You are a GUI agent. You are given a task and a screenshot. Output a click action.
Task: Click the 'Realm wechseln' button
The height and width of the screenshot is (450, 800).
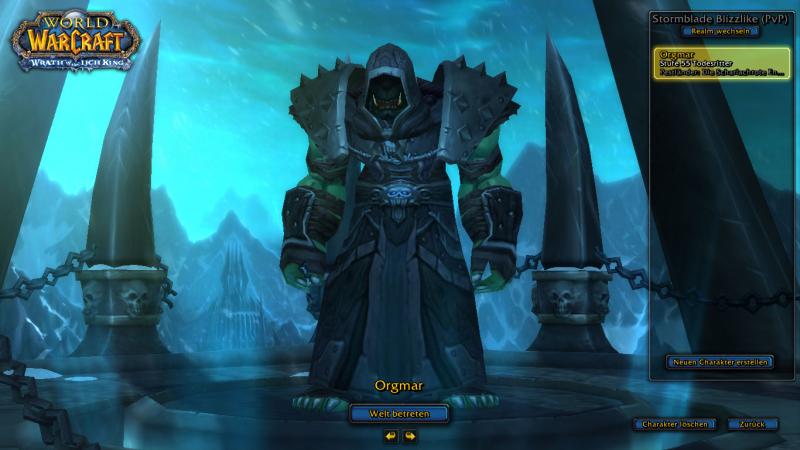[720, 31]
